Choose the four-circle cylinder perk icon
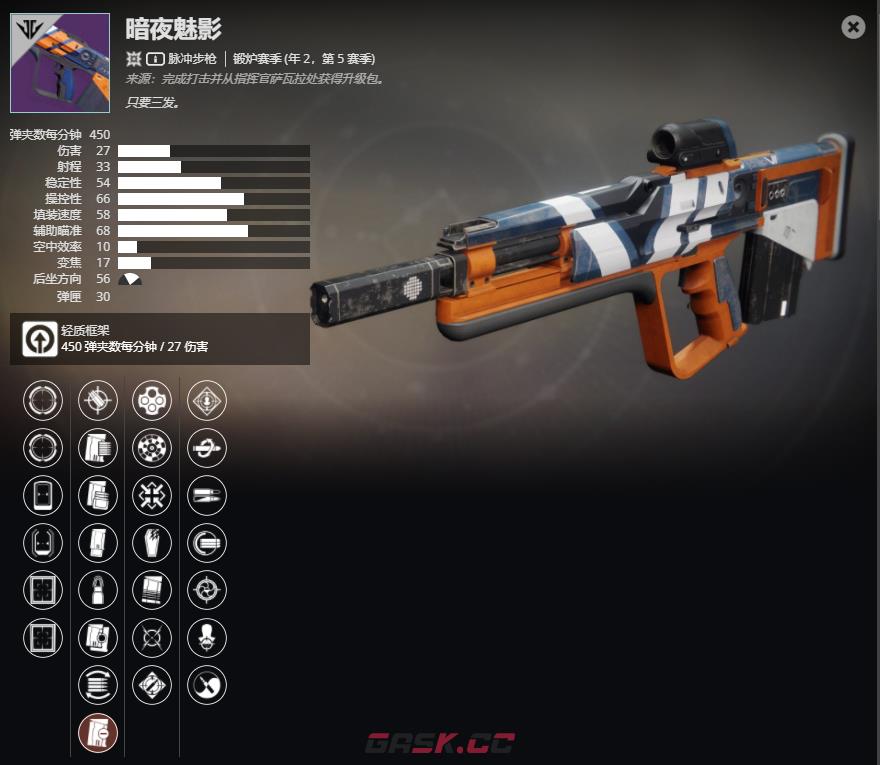 coord(152,401)
